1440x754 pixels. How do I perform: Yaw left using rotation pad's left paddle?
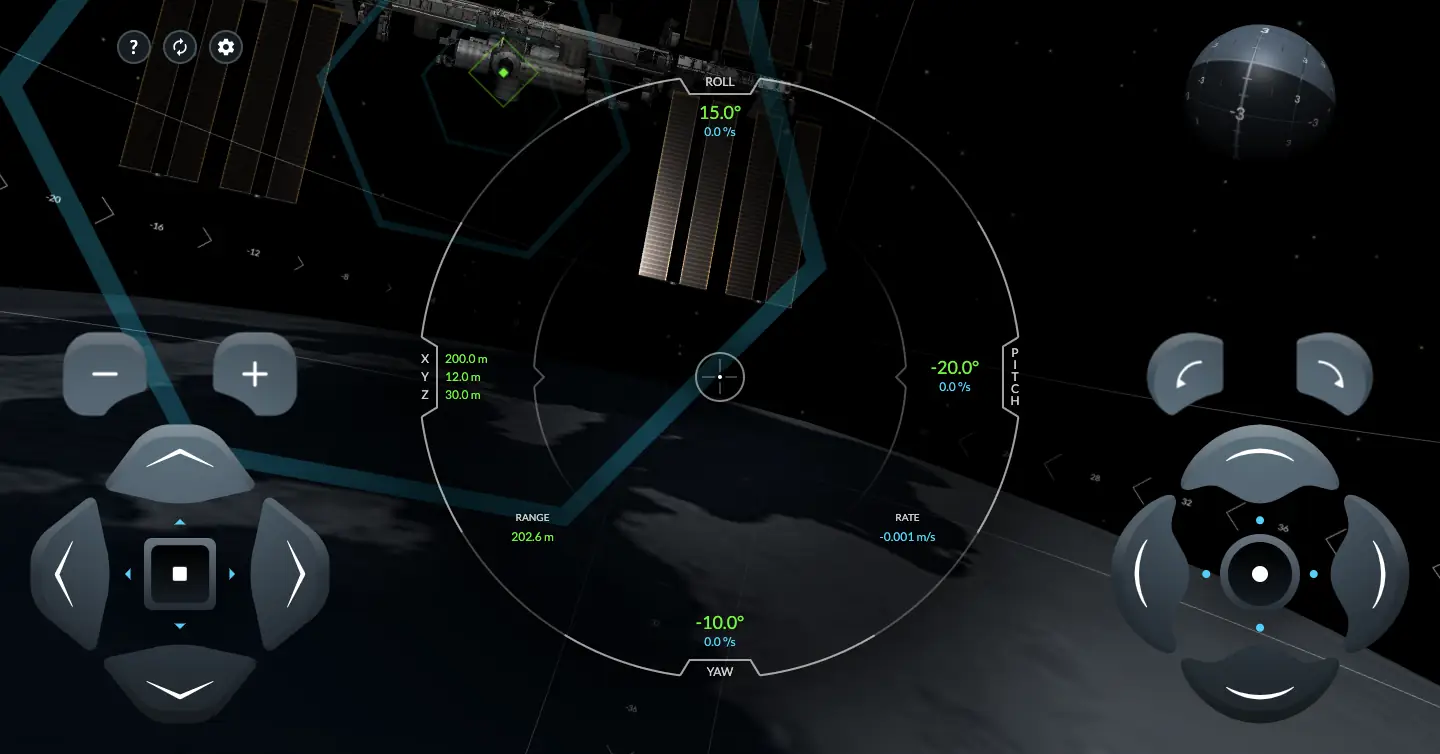1148,574
